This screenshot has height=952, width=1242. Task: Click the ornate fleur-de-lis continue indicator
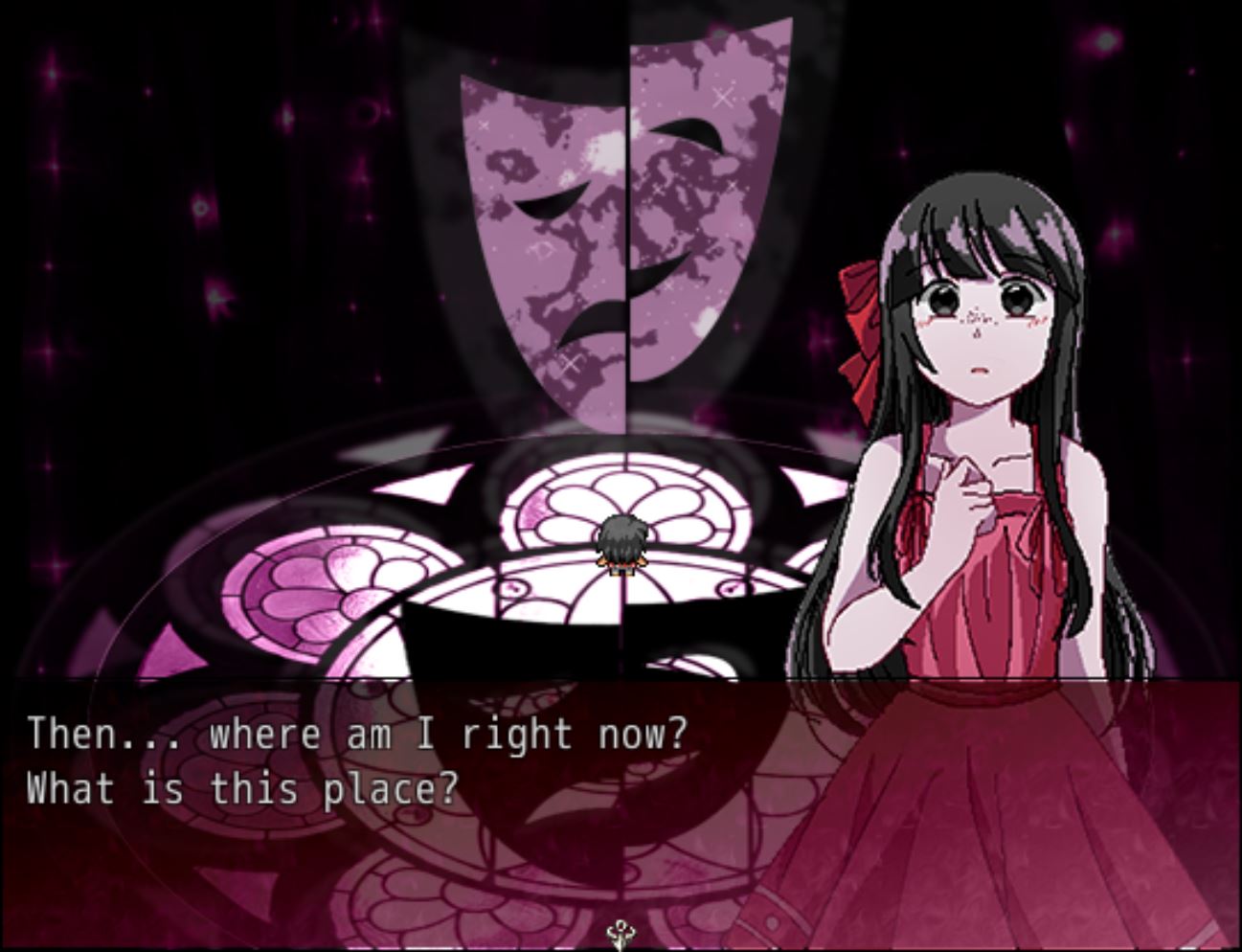coord(621,934)
